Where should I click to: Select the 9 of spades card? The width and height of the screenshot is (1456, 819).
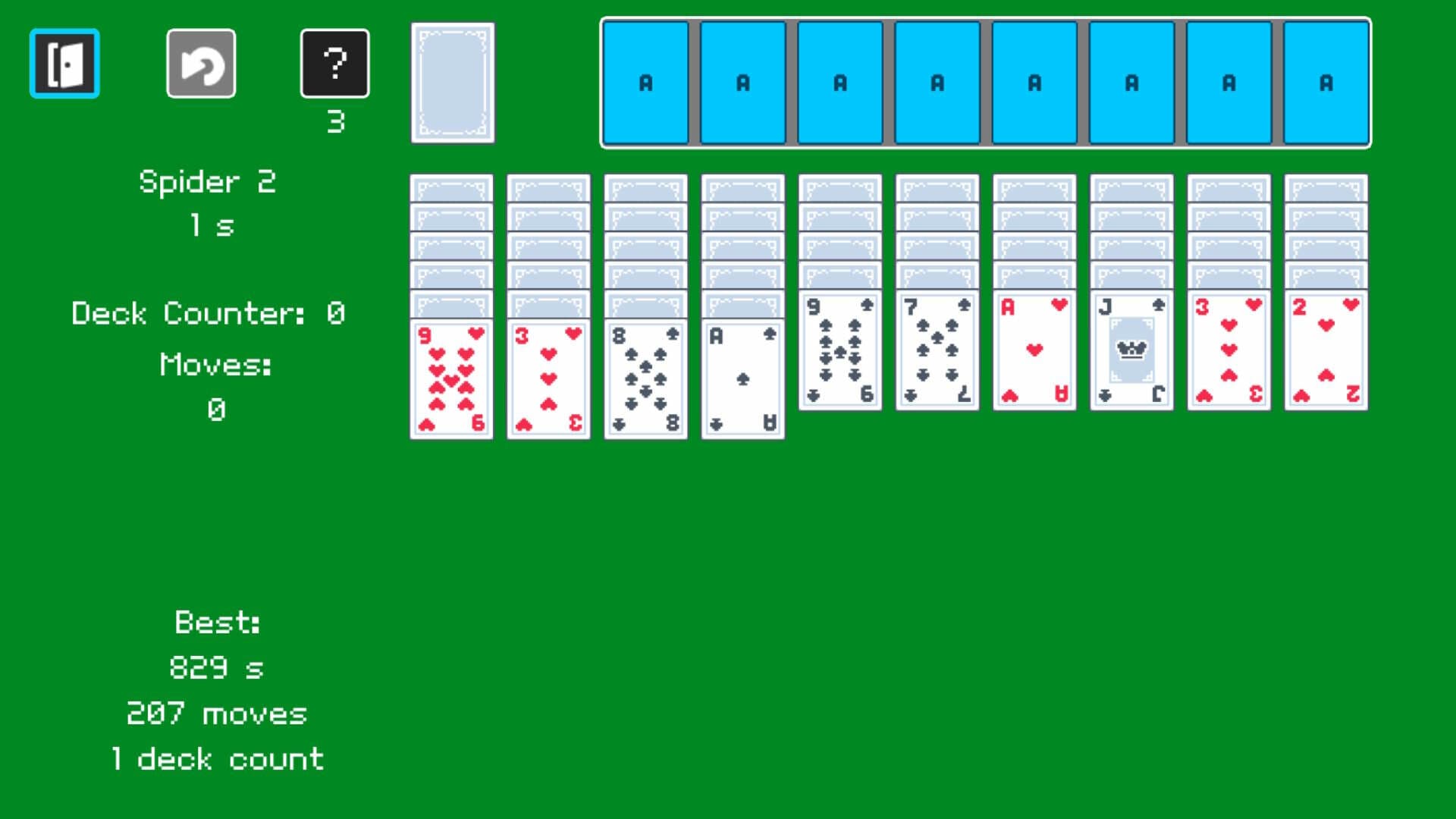[839, 353]
